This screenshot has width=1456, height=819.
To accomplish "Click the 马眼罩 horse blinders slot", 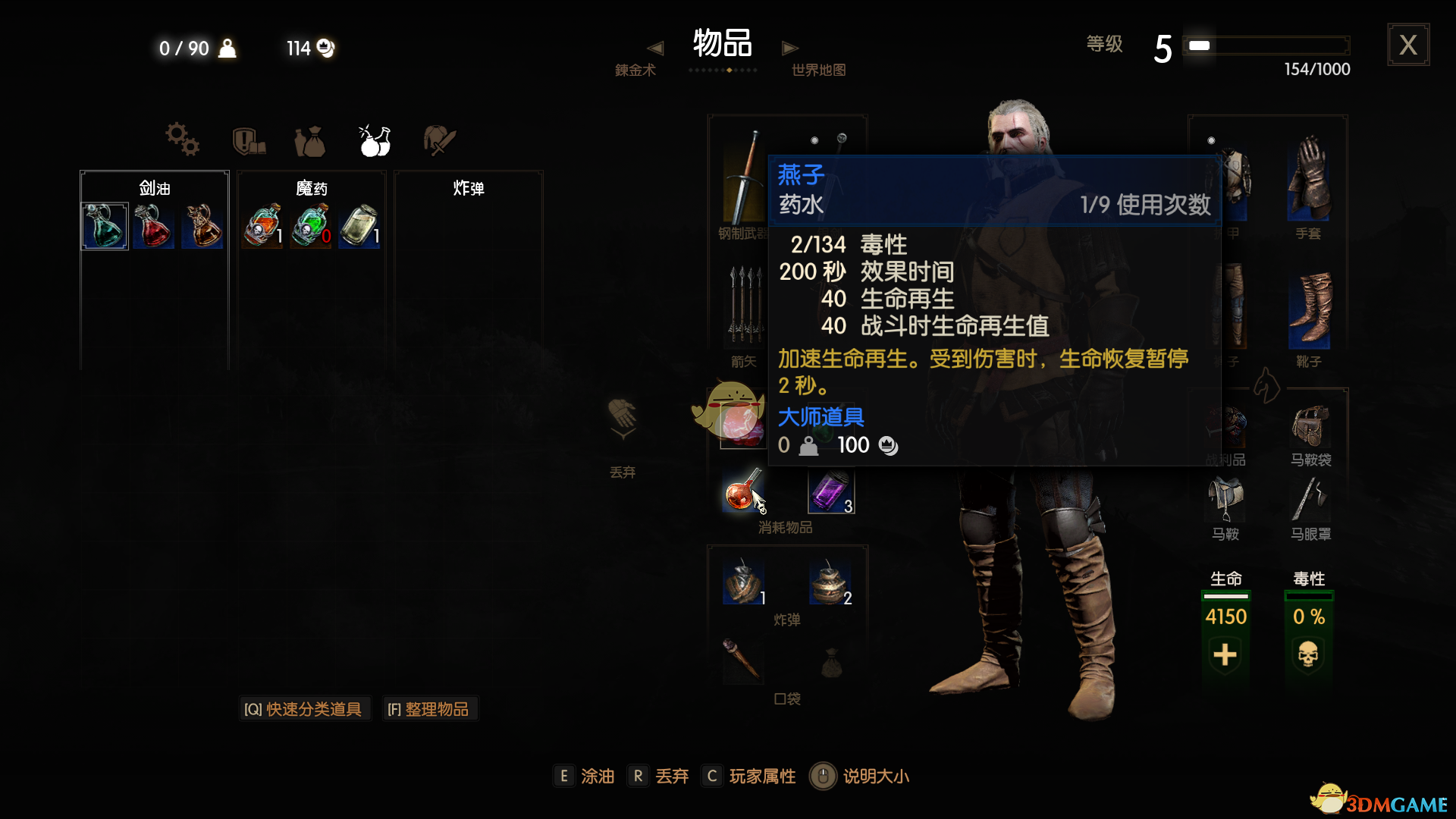I will pyautogui.click(x=1310, y=497).
